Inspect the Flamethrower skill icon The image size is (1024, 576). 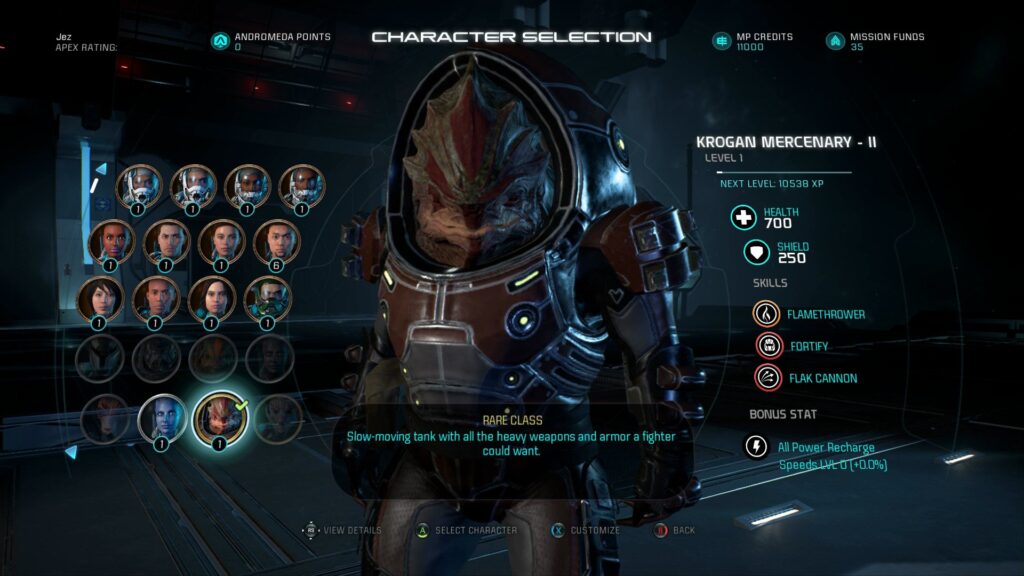[767, 314]
